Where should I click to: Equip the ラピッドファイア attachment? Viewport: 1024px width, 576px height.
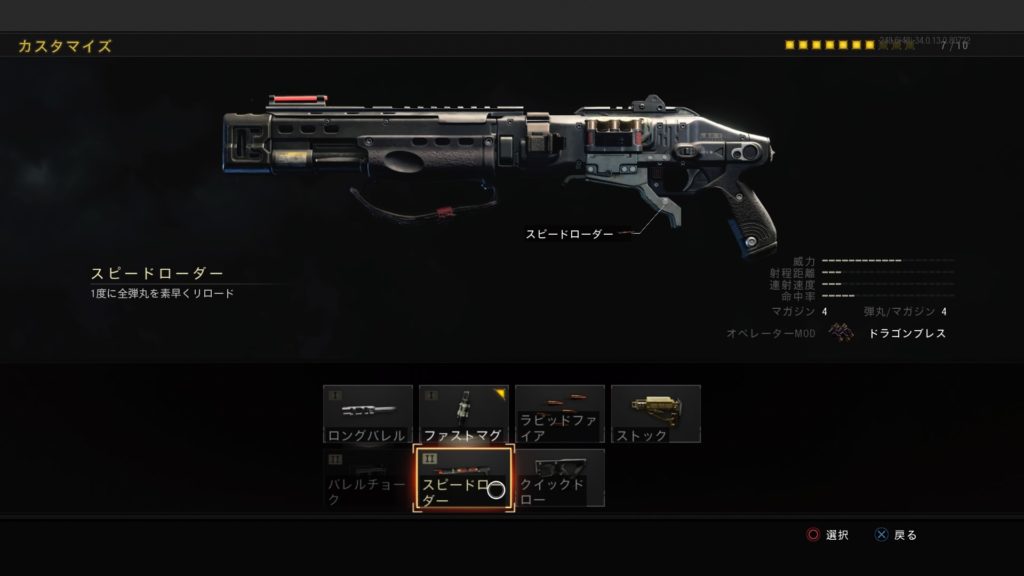click(559, 414)
